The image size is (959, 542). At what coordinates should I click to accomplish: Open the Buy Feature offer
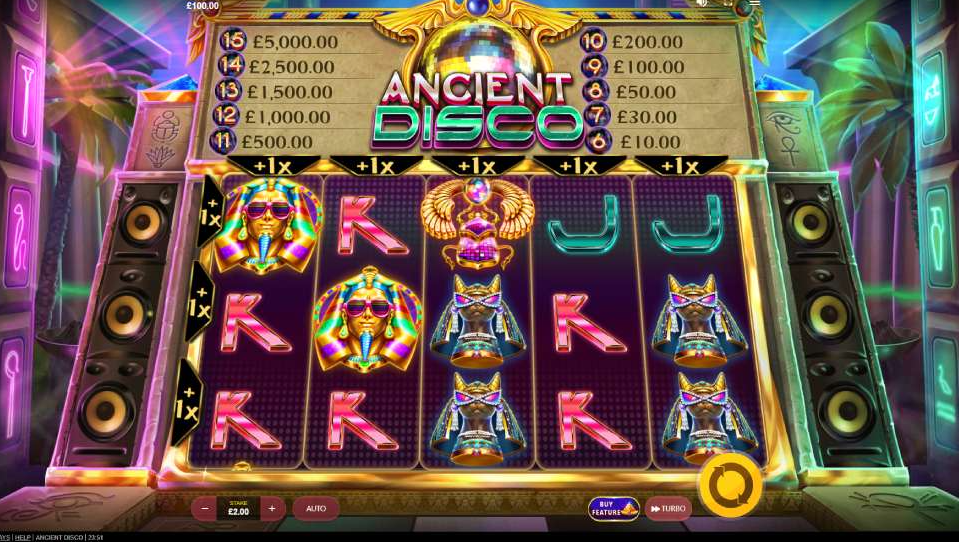[x=613, y=509]
